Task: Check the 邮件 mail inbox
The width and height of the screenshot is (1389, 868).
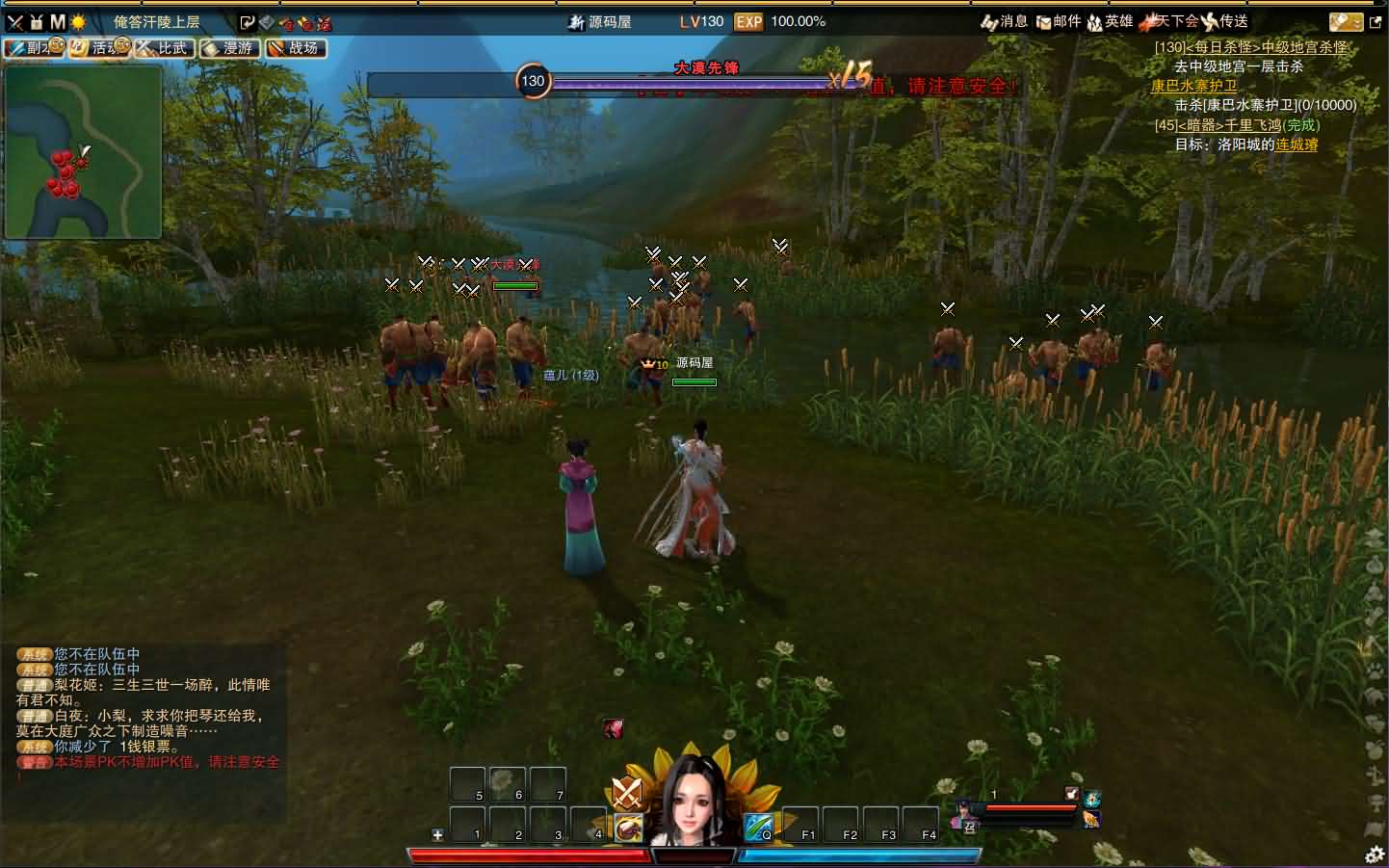Action: (1058, 21)
